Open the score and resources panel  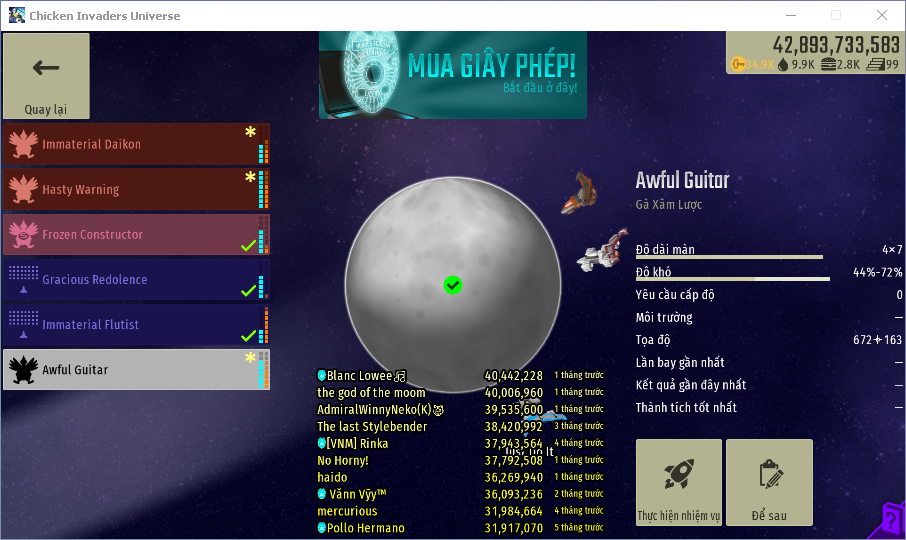coord(815,54)
